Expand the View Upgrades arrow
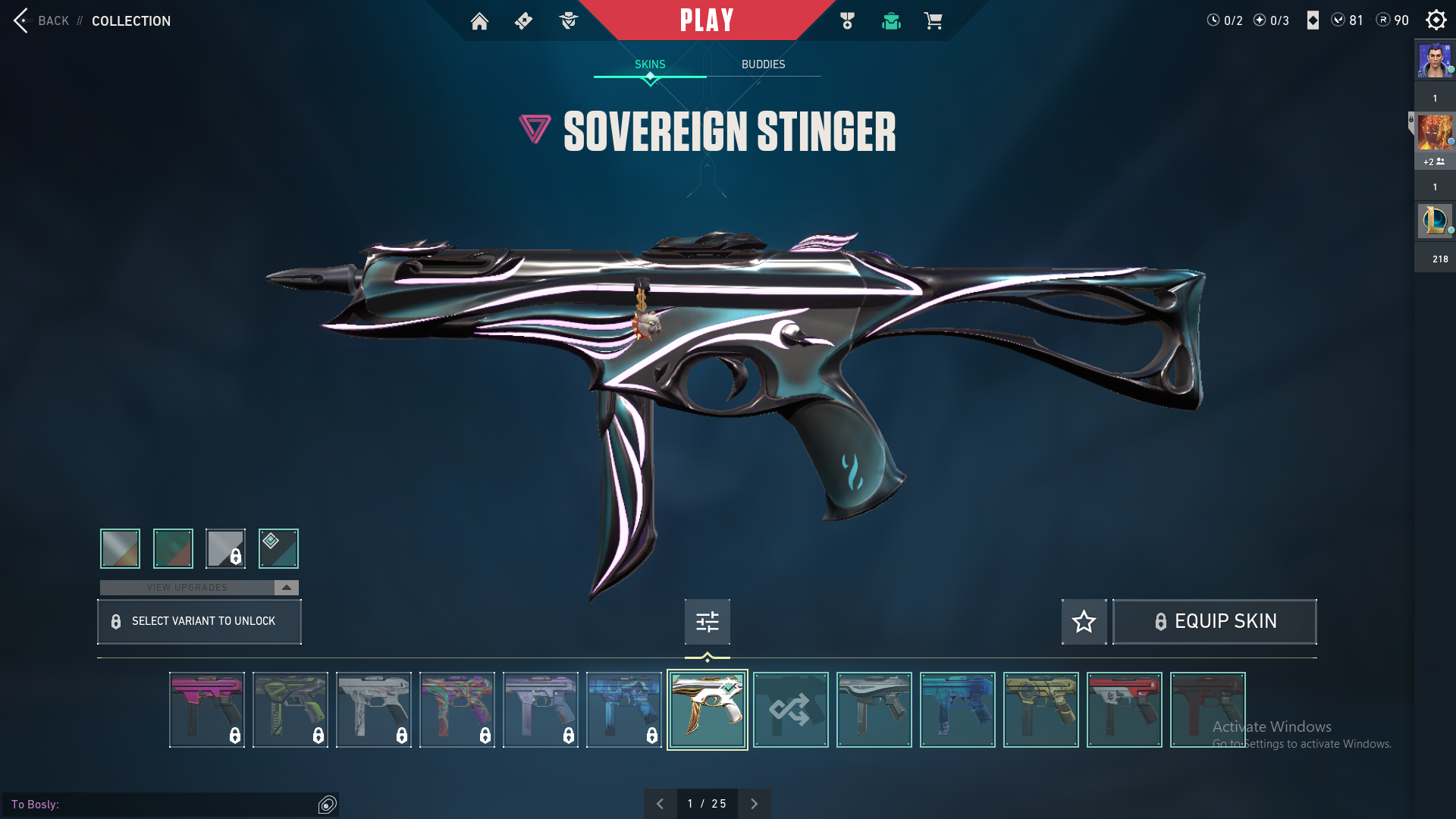The height and width of the screenshot is (819, 1456). pyautogui.click(x=287, y=588)
